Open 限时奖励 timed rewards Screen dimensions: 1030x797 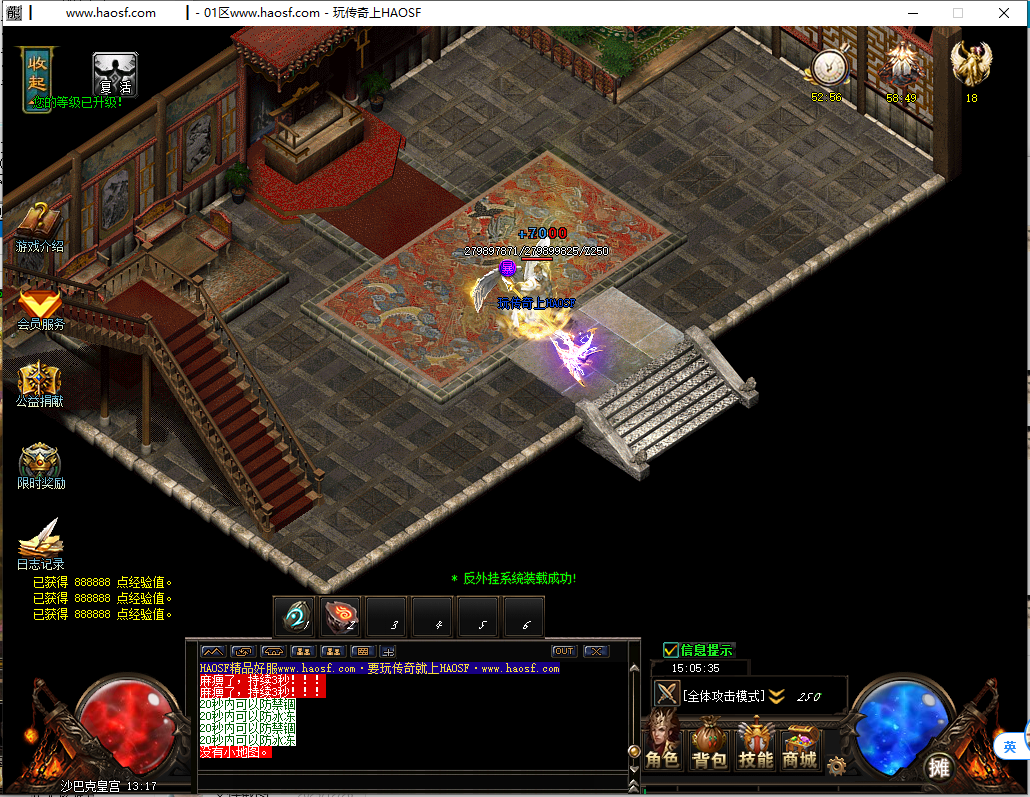[x=40, y=461]
